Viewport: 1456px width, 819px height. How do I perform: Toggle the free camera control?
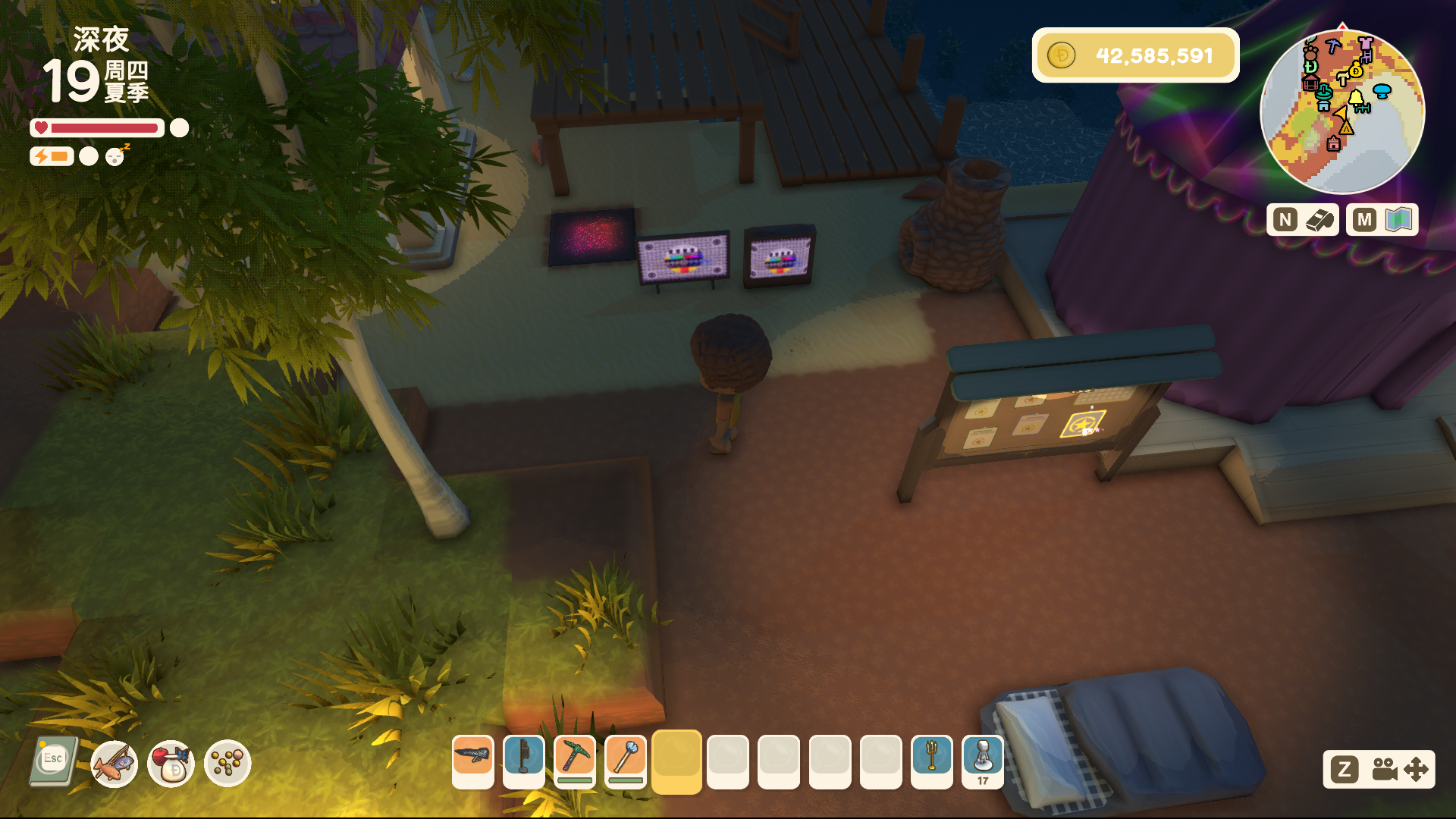coord(1379,770)
